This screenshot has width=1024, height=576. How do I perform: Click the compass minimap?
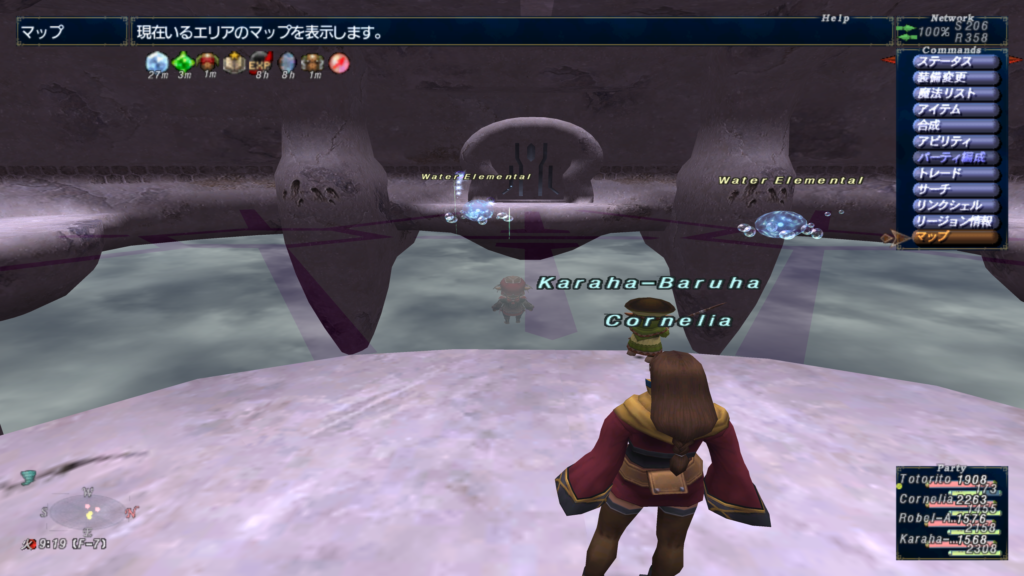pyautogui.click(x=88, y=511)
